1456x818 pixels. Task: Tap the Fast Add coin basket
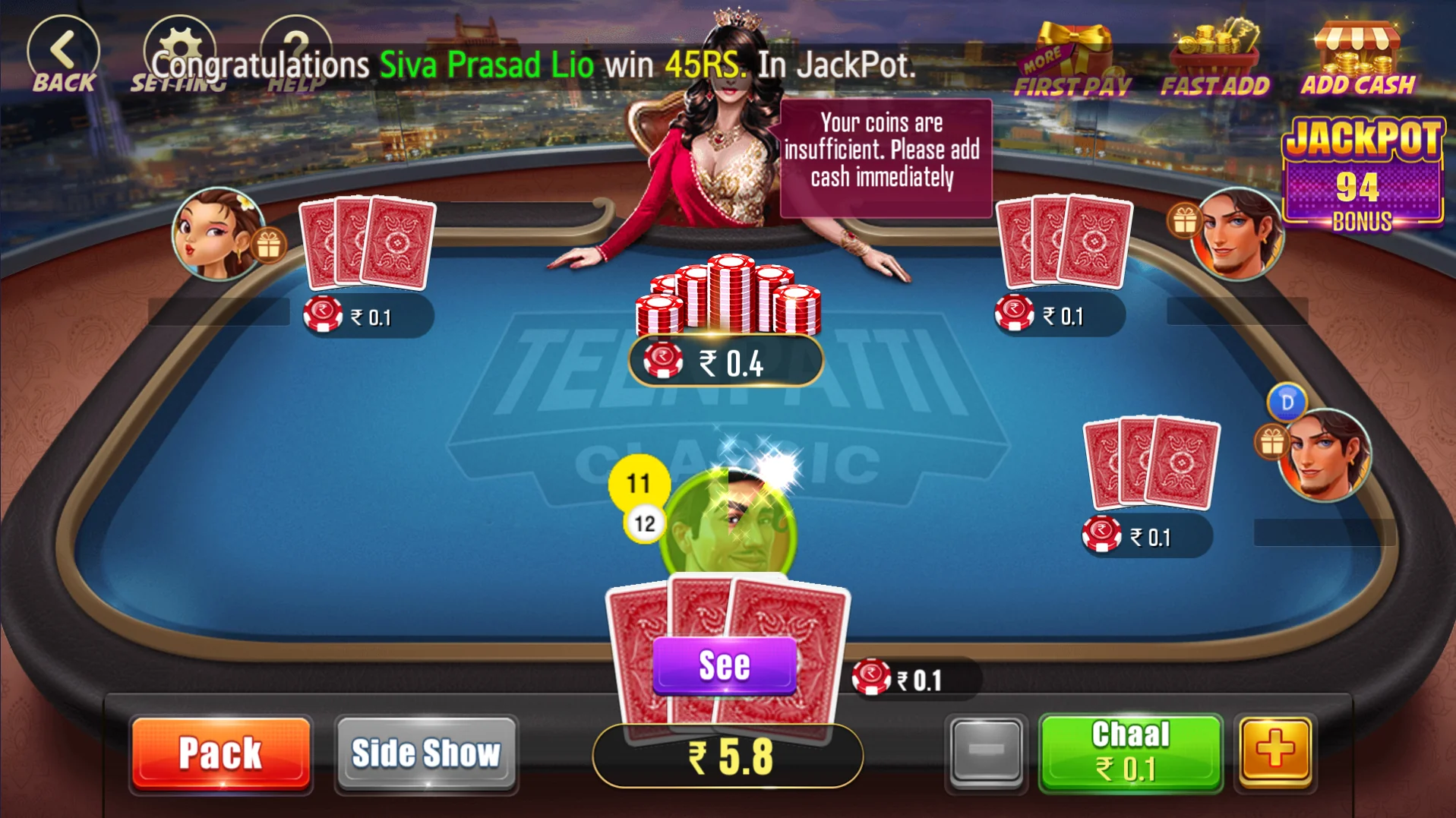pyautogui.click(x=1214, y=61)
